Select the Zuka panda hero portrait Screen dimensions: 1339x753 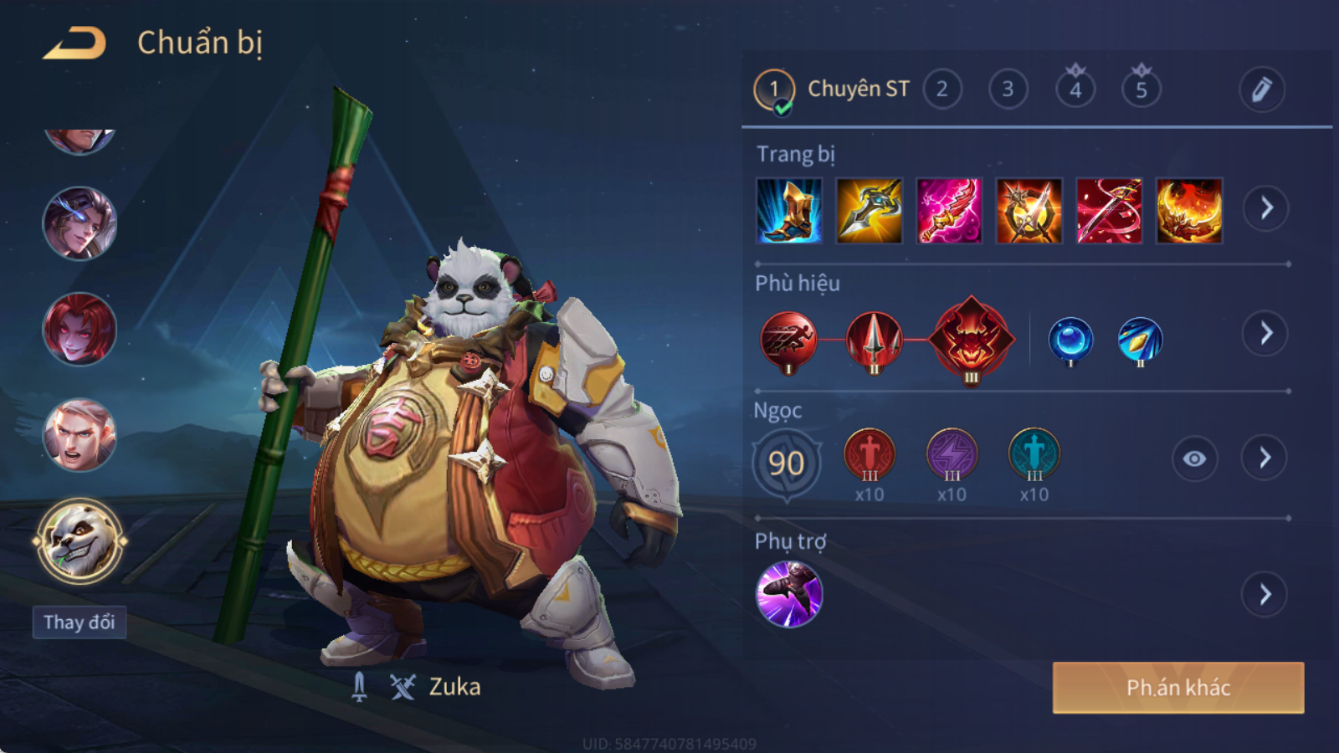pyautogui.click(x=80, y=541)
